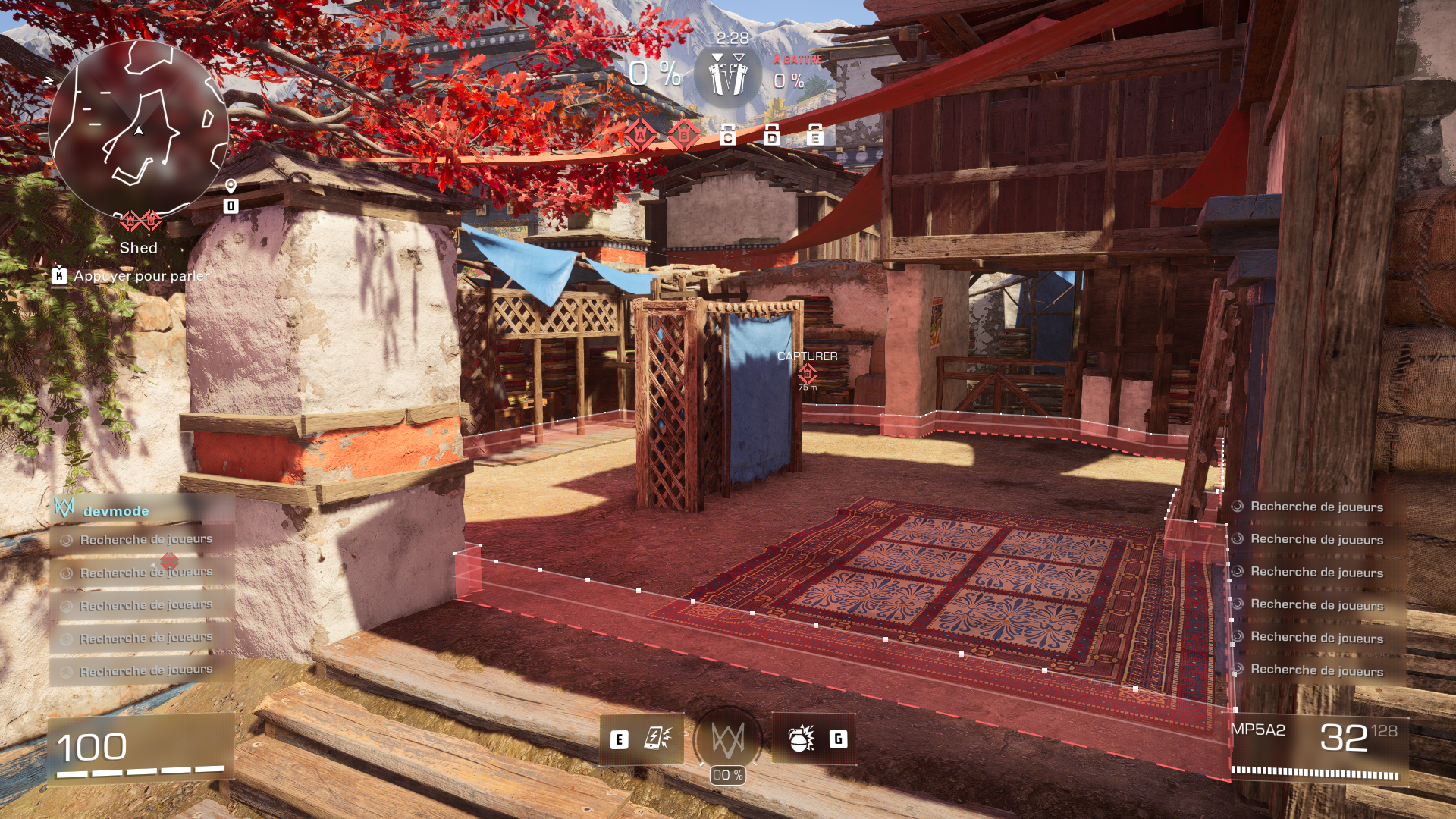Click the locked zone D icon
This screenshot has height=819, width=1456.
pyautogui.click(x=772, y=135)
